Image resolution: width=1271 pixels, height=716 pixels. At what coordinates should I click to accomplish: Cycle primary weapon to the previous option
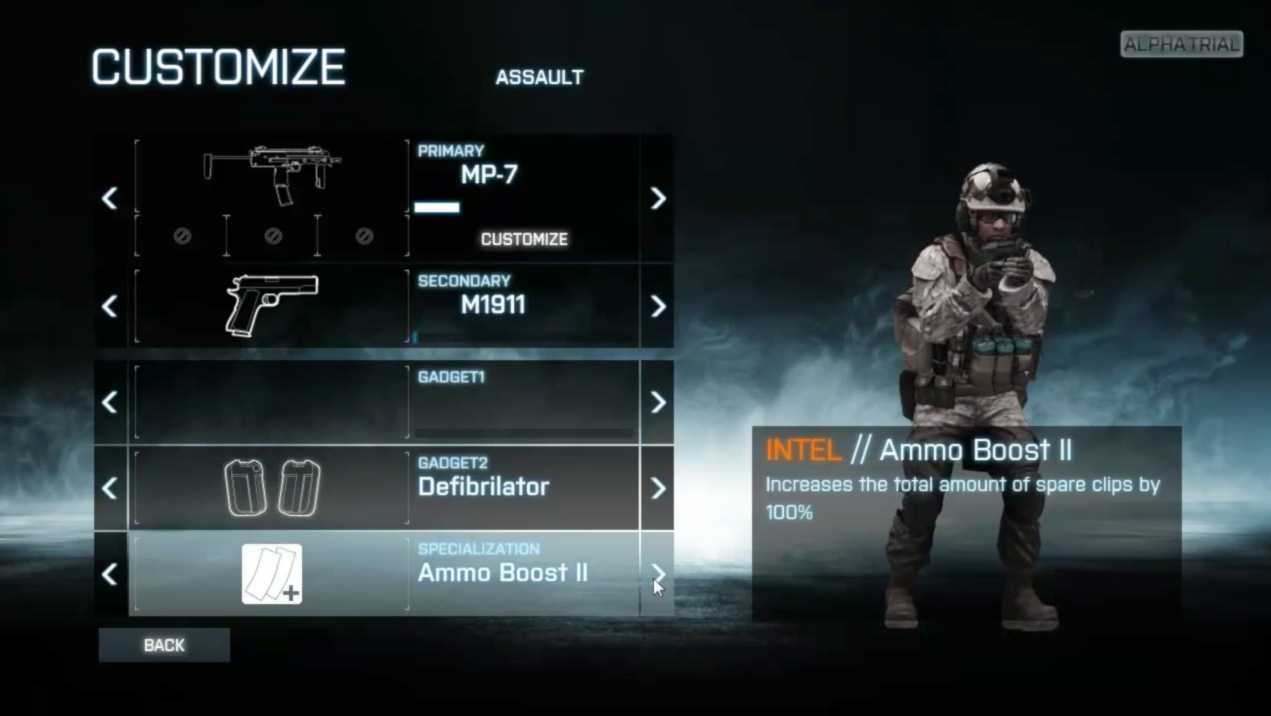tap(110, 198)
